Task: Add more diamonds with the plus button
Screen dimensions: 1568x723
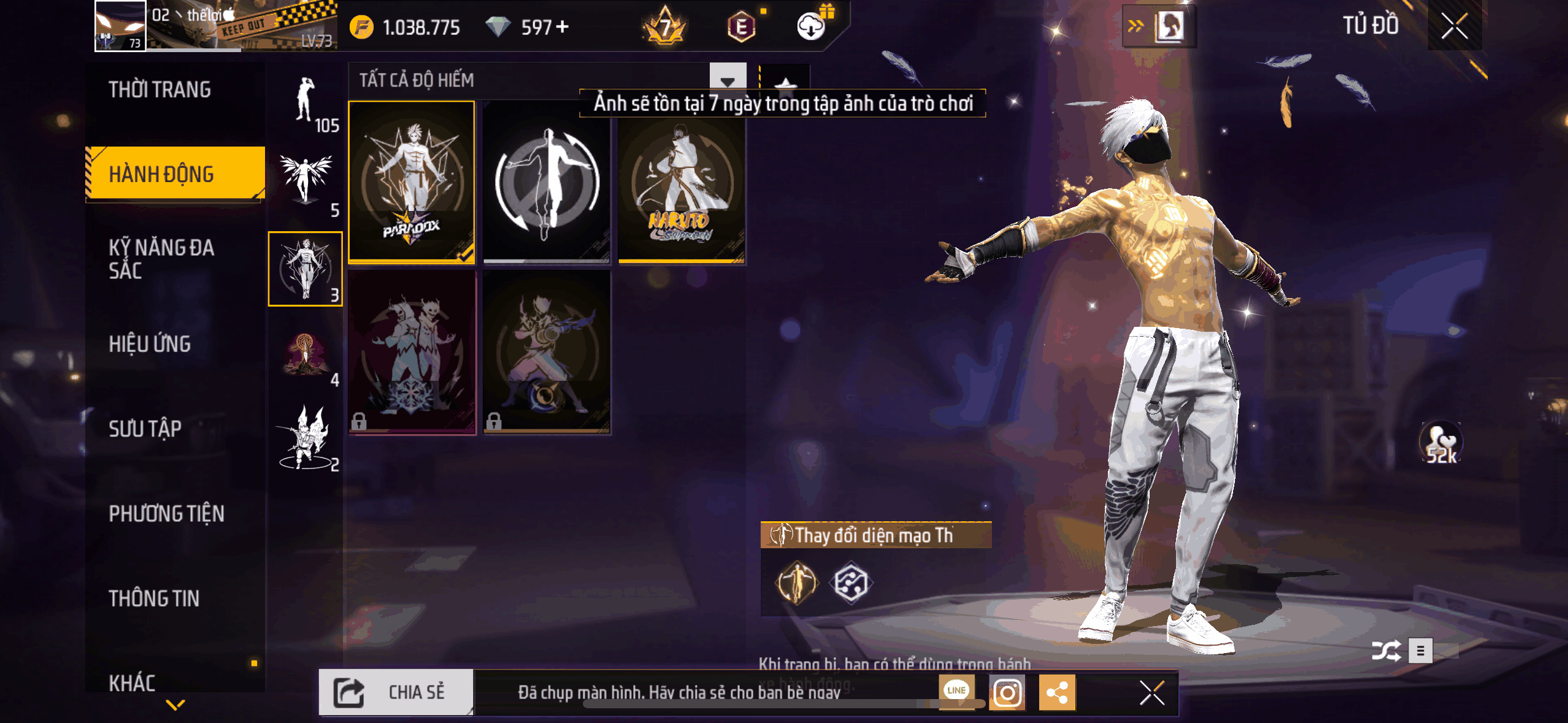Action: [x=563, y=27]
